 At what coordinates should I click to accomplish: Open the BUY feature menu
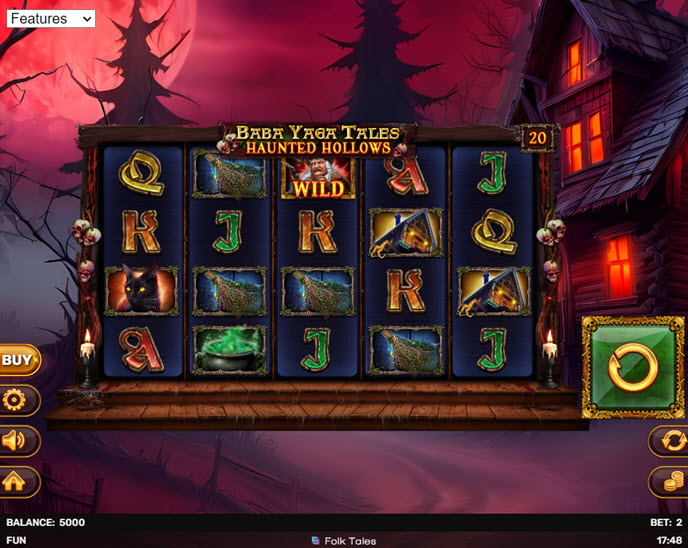point(17,360)
